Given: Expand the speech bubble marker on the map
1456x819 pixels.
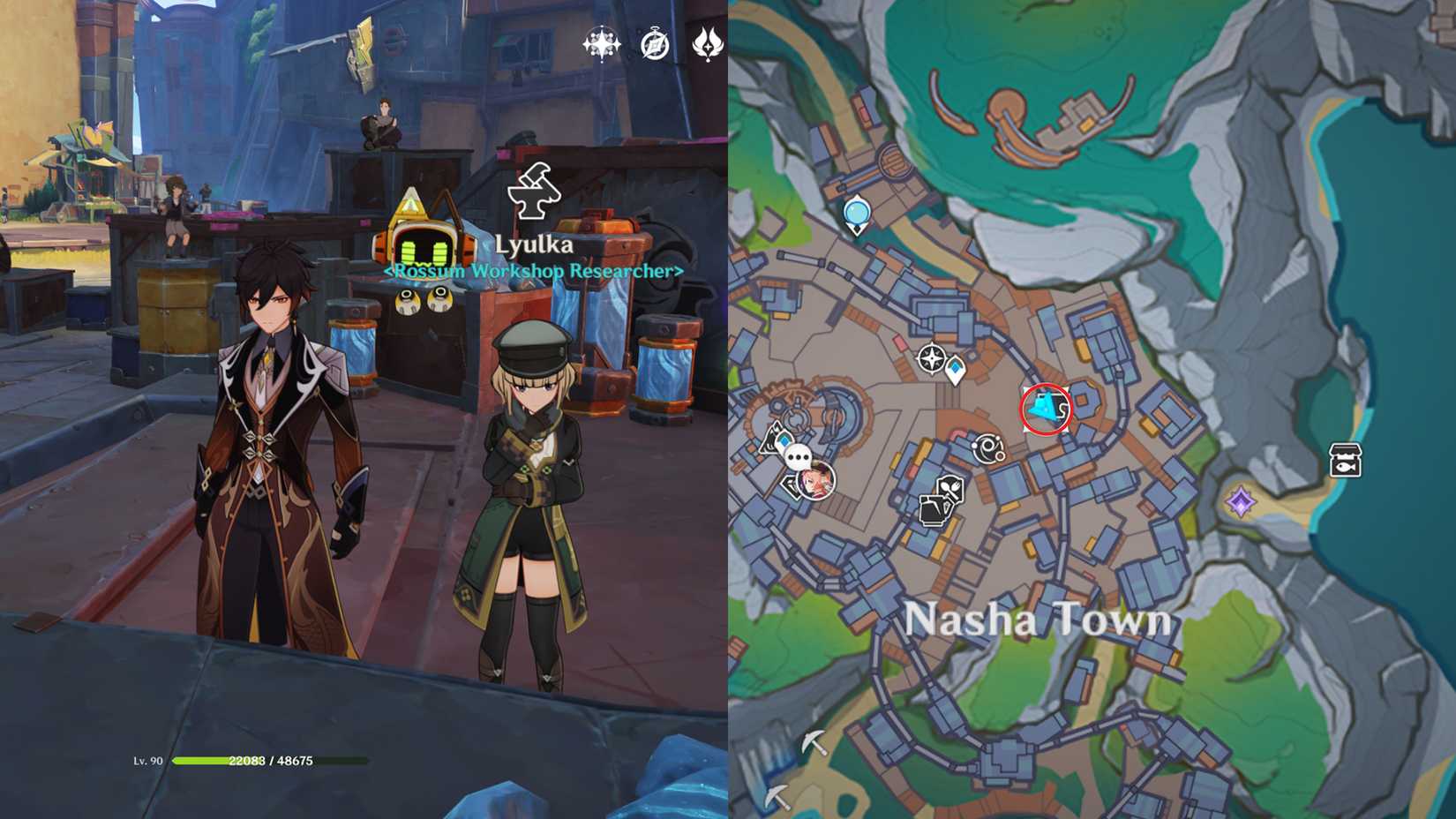Looking at the screenshot, I should (x=799, y=457).
